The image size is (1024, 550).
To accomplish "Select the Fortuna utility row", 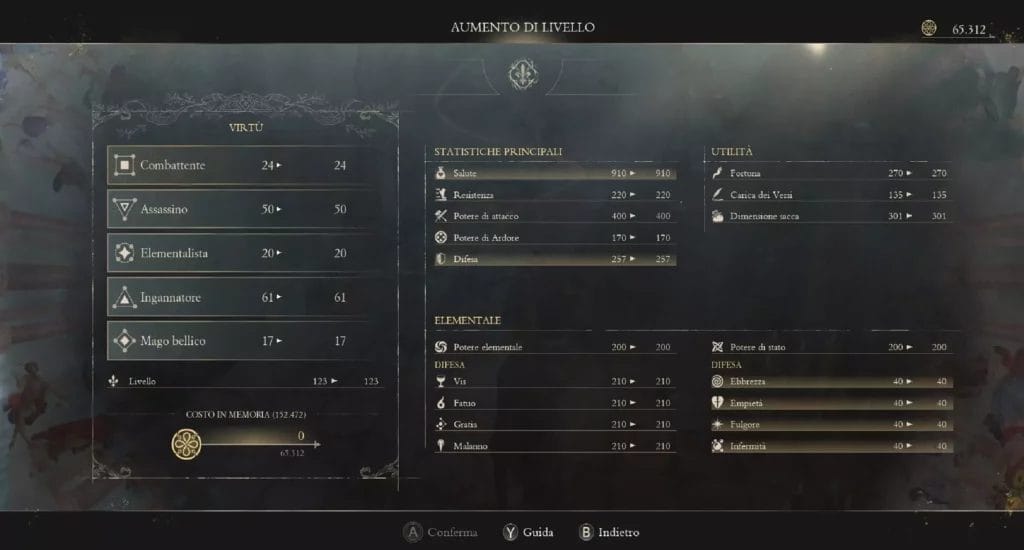I will click(829, 173).
